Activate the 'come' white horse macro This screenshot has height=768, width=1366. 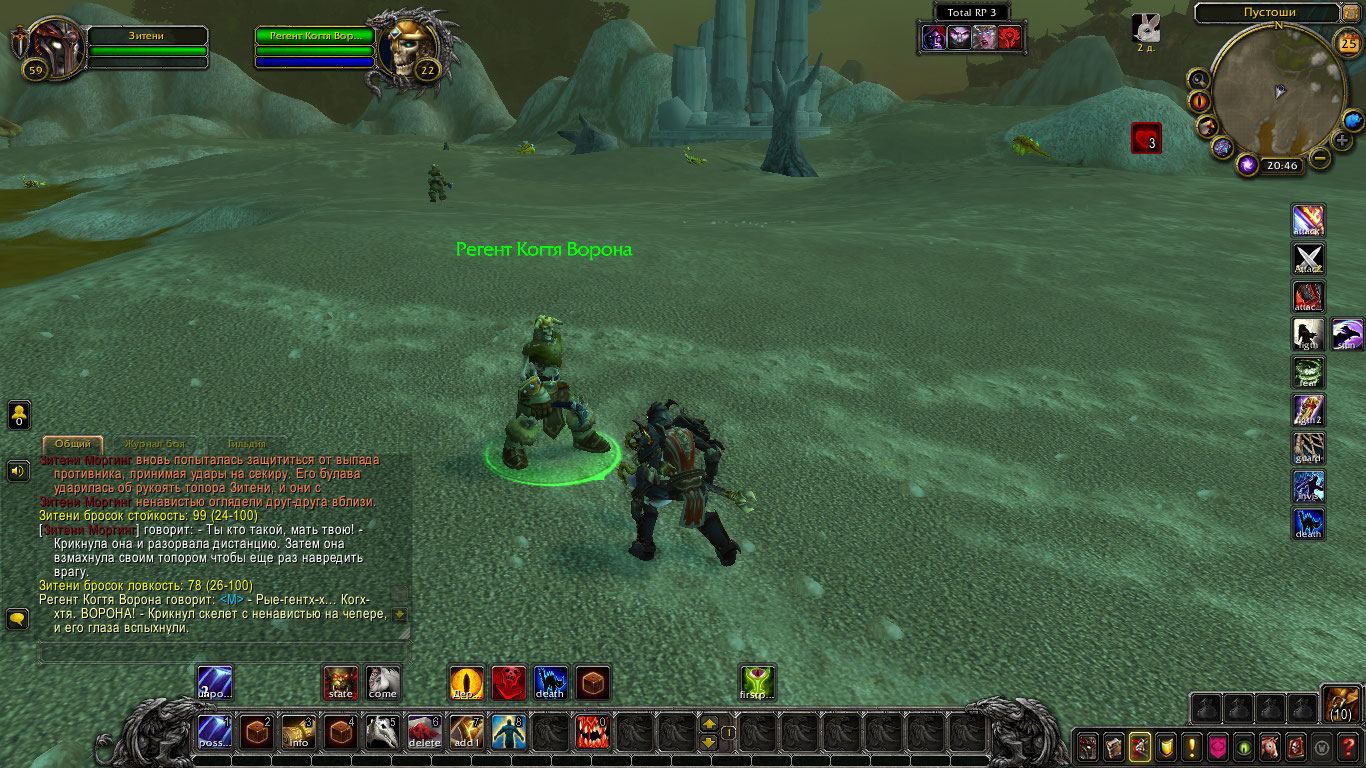[x=382, y=683]
